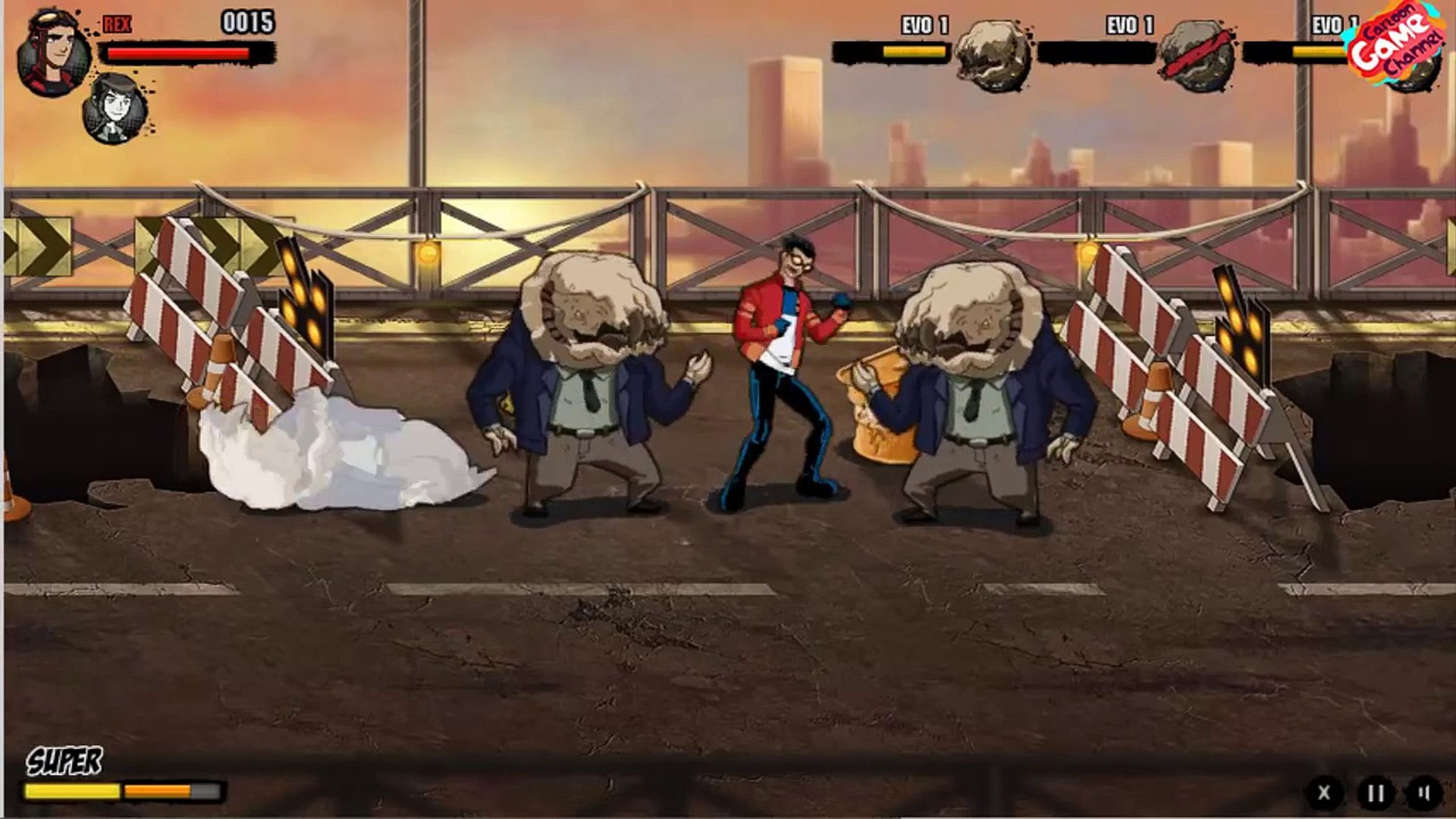Toggle the sound icon beside pause

click(x=1424, y=792)
